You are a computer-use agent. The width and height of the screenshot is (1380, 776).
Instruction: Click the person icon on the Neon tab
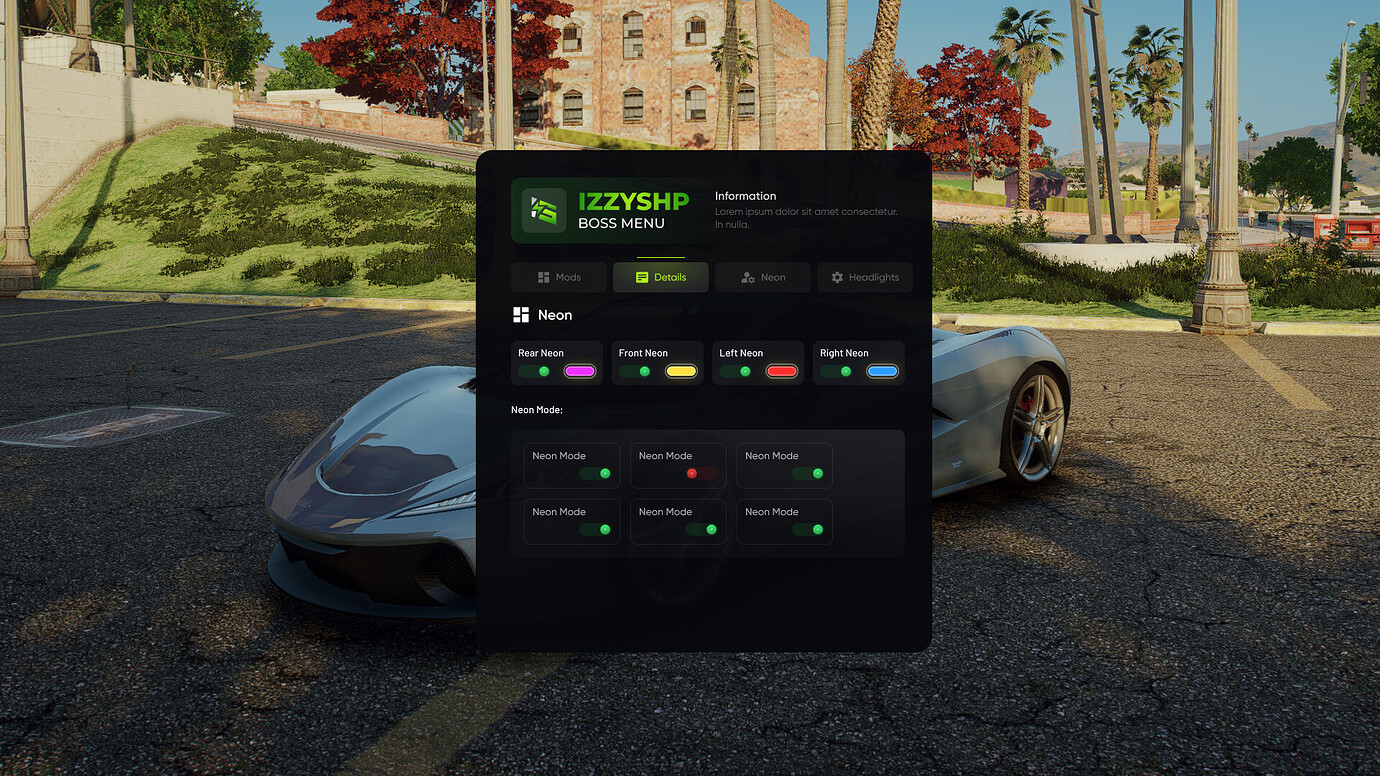point(748,277)
